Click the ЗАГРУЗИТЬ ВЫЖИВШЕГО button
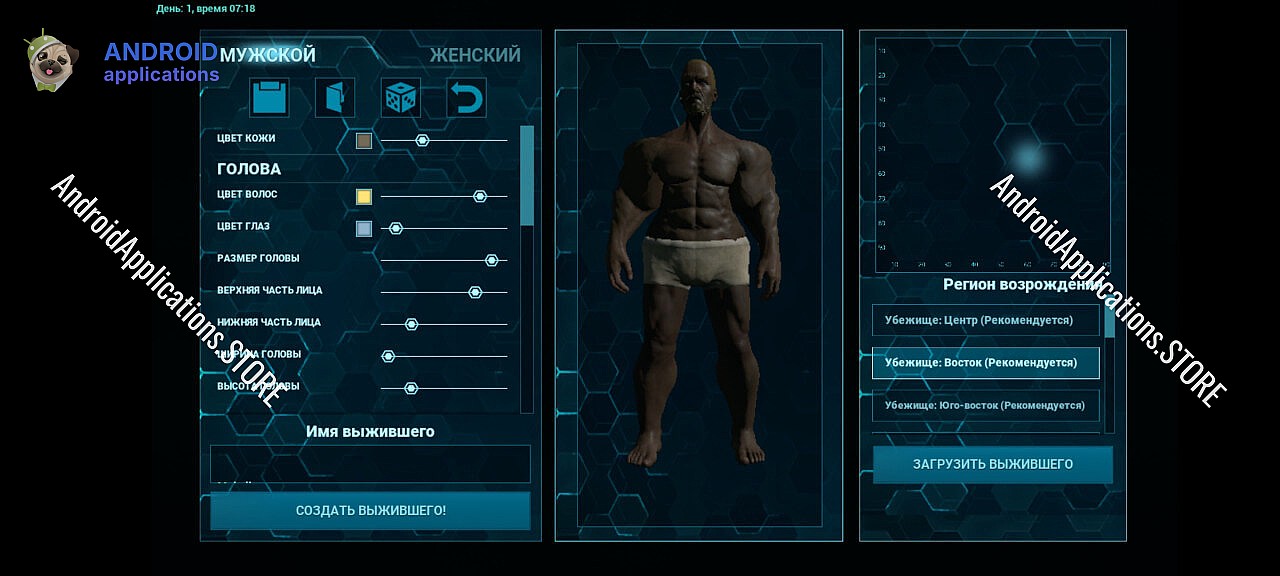Screen dimensions: 1280x576 point(992,464)
